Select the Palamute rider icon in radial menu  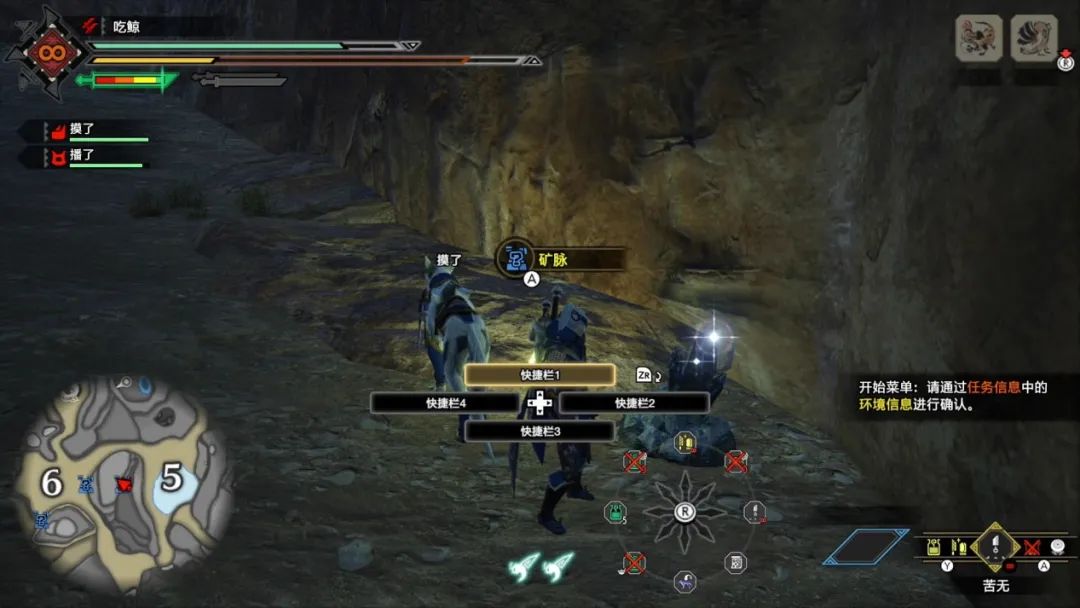click(685, 582)
